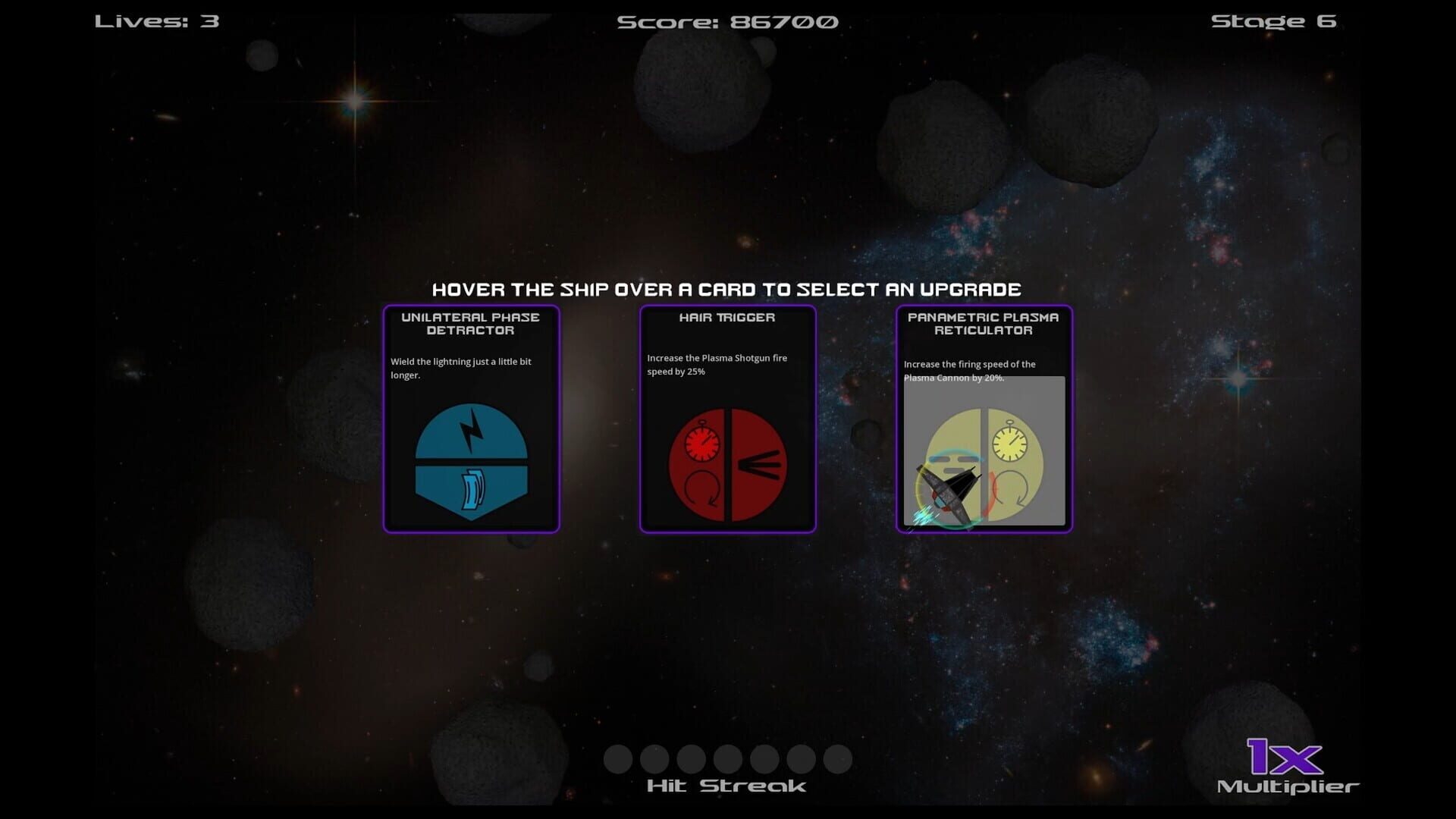Click the last Hit Streak circle
Screen dimensions: 1456x819
[x=838, y=759]
